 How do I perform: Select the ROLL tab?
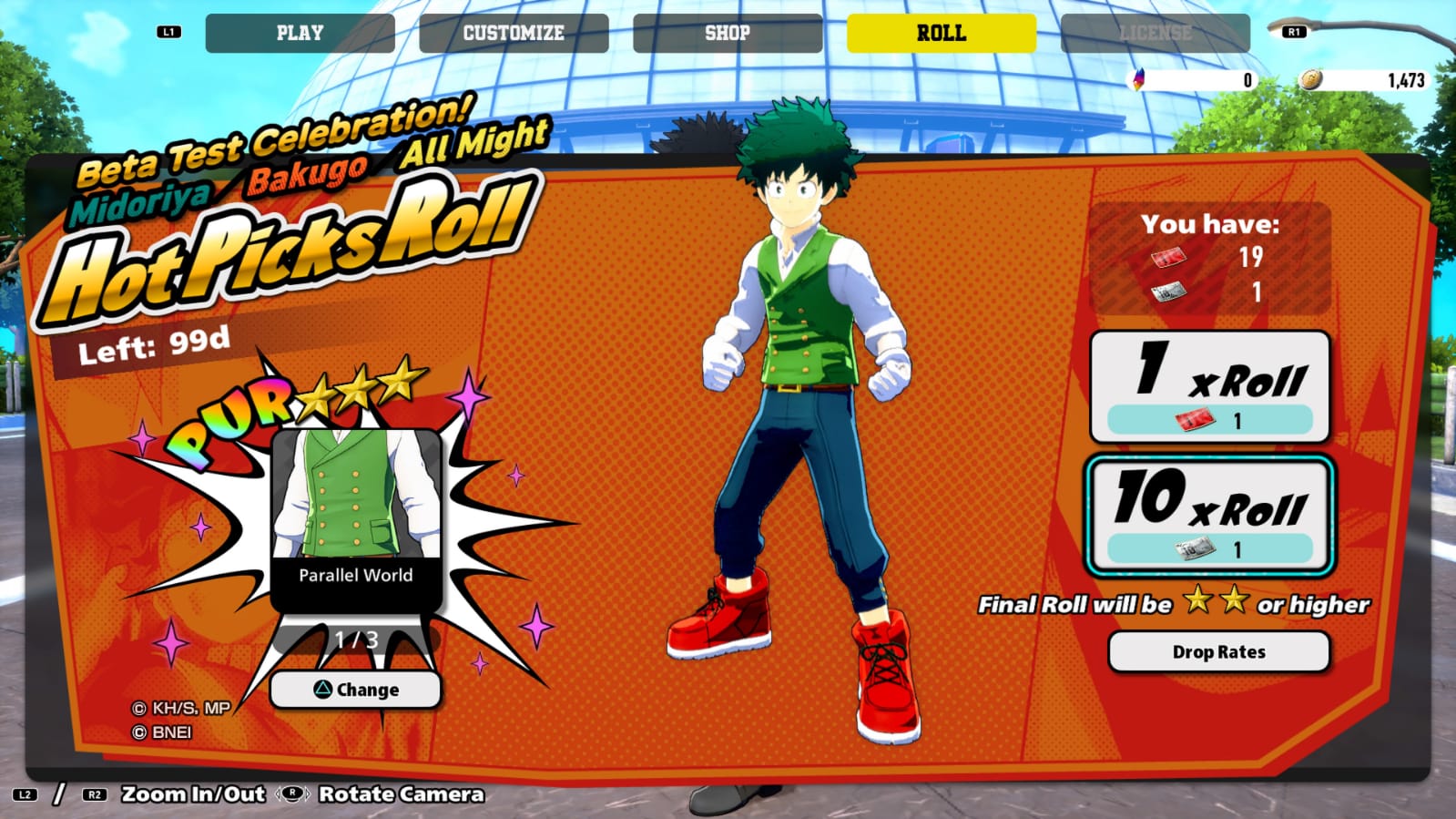941,33
